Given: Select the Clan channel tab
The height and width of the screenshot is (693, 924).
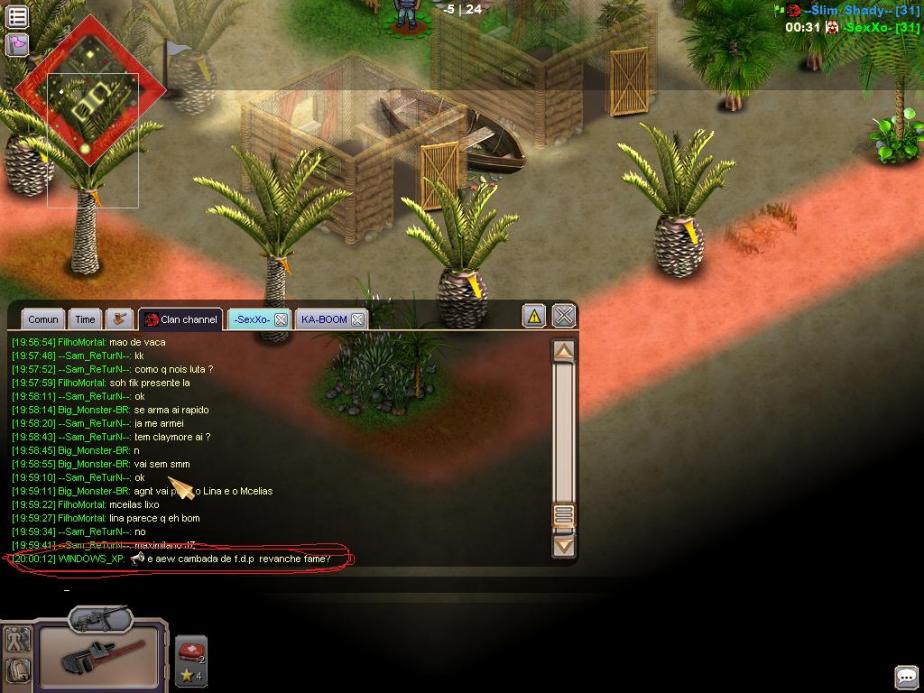Looking at the screenshot, I should click(181, 319).
